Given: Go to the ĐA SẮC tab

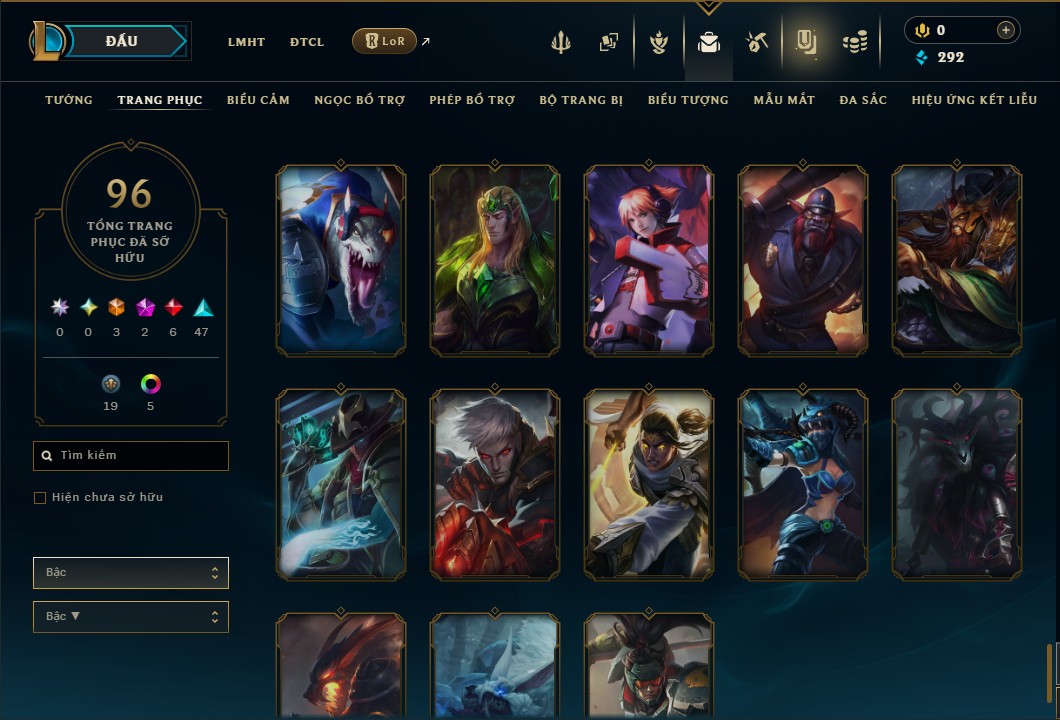Looking at the screenshot, I should (863, 100).
